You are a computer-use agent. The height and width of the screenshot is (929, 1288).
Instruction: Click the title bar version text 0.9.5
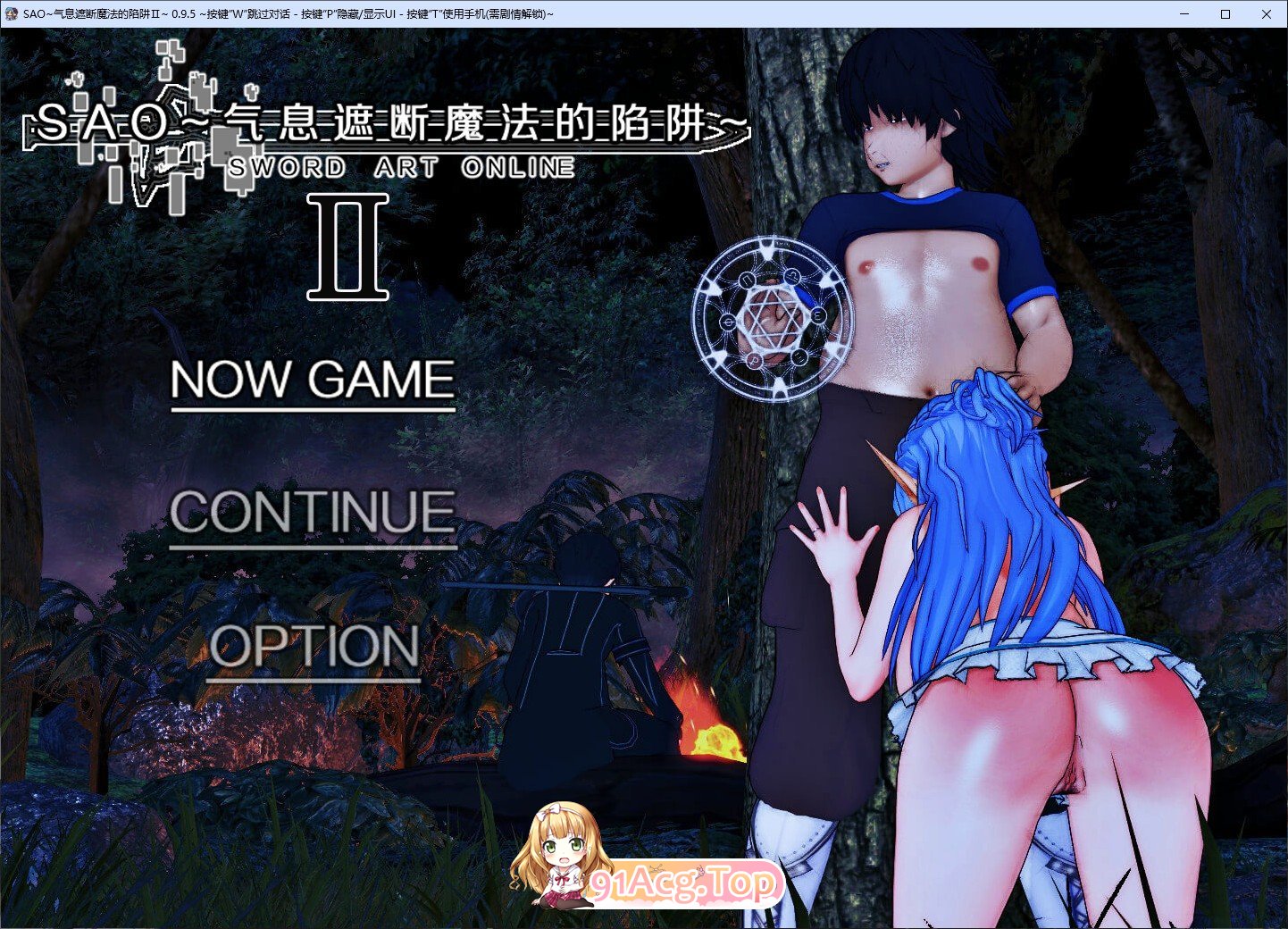point(183,14)
